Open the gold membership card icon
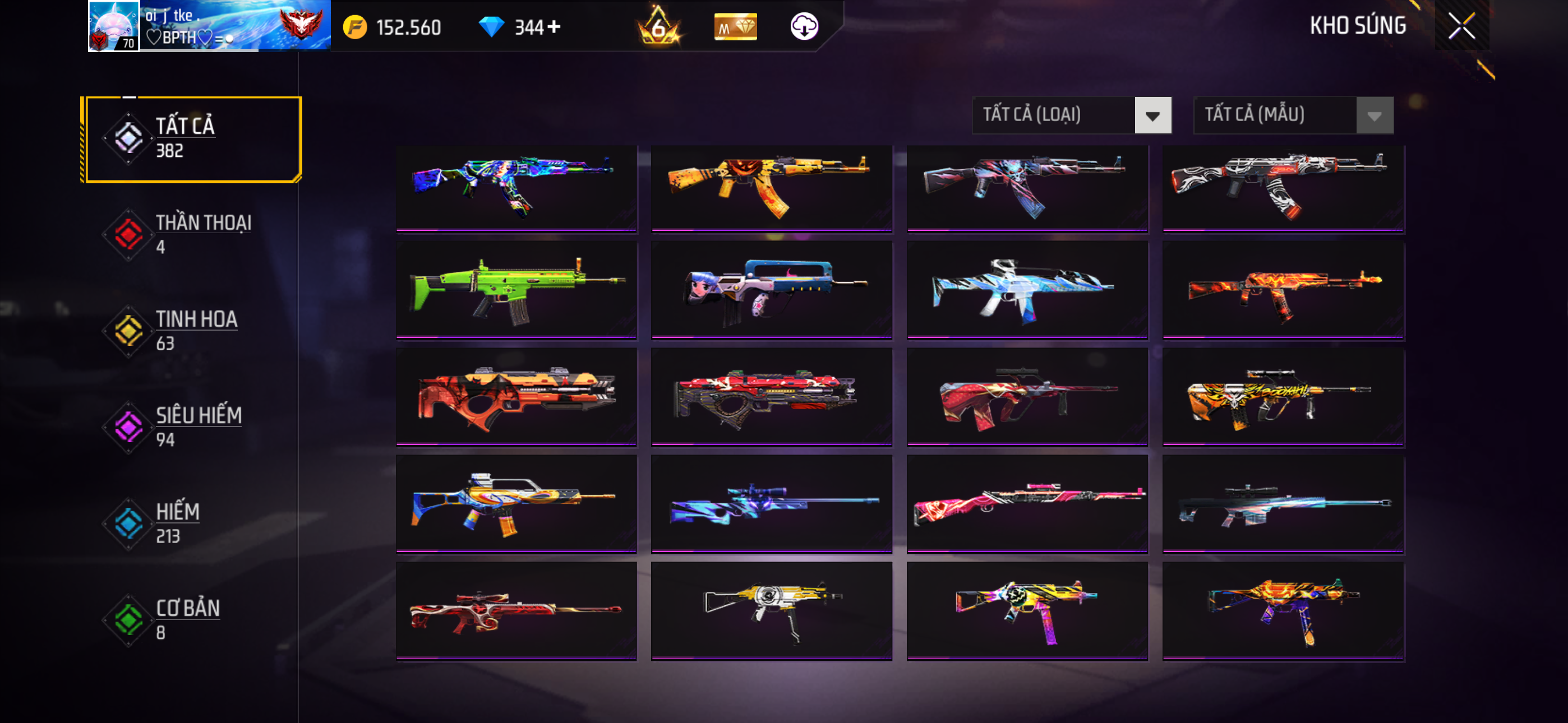This screenshot has width=1568, height=723. pyautogui.click(x=735, y=27)
